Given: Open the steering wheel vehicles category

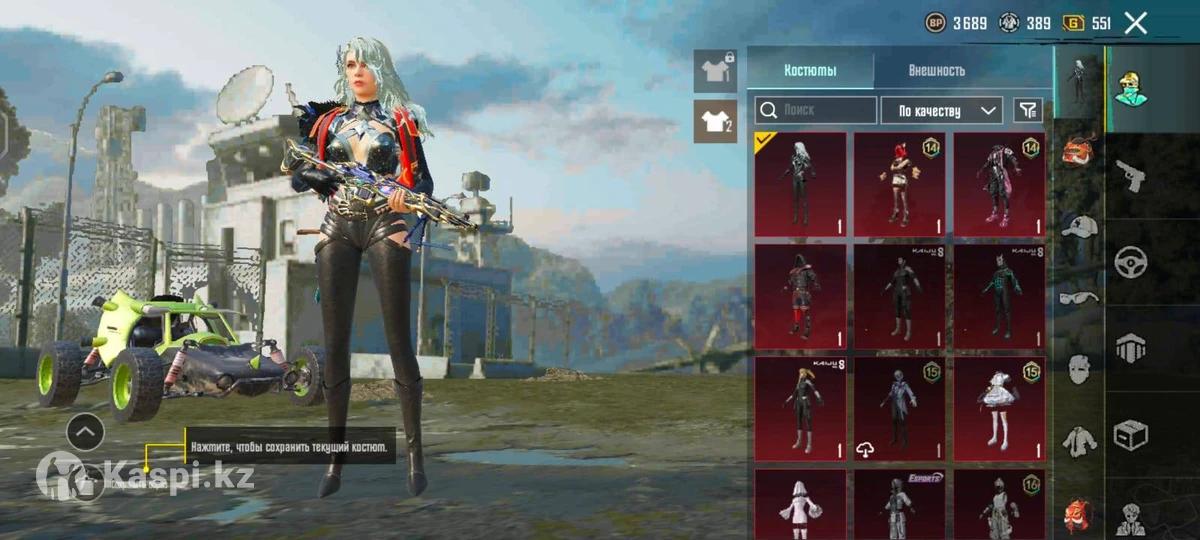Looking at the screenshot, I should (1131, 262).
